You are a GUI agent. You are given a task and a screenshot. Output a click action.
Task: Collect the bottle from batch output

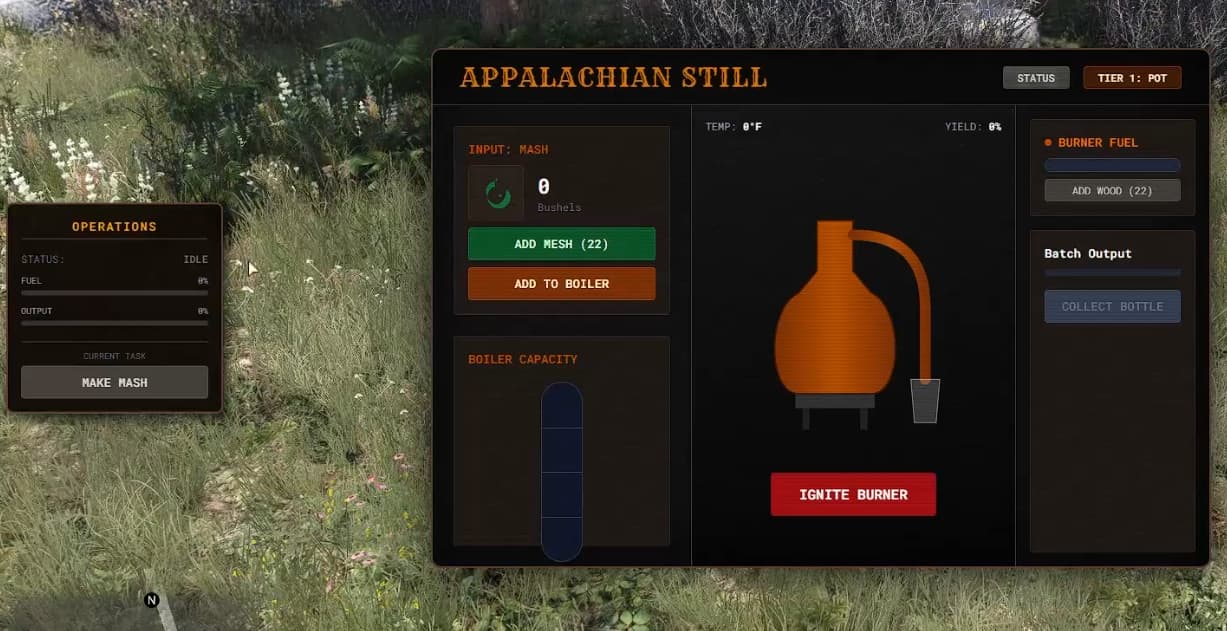(1112, 306)
